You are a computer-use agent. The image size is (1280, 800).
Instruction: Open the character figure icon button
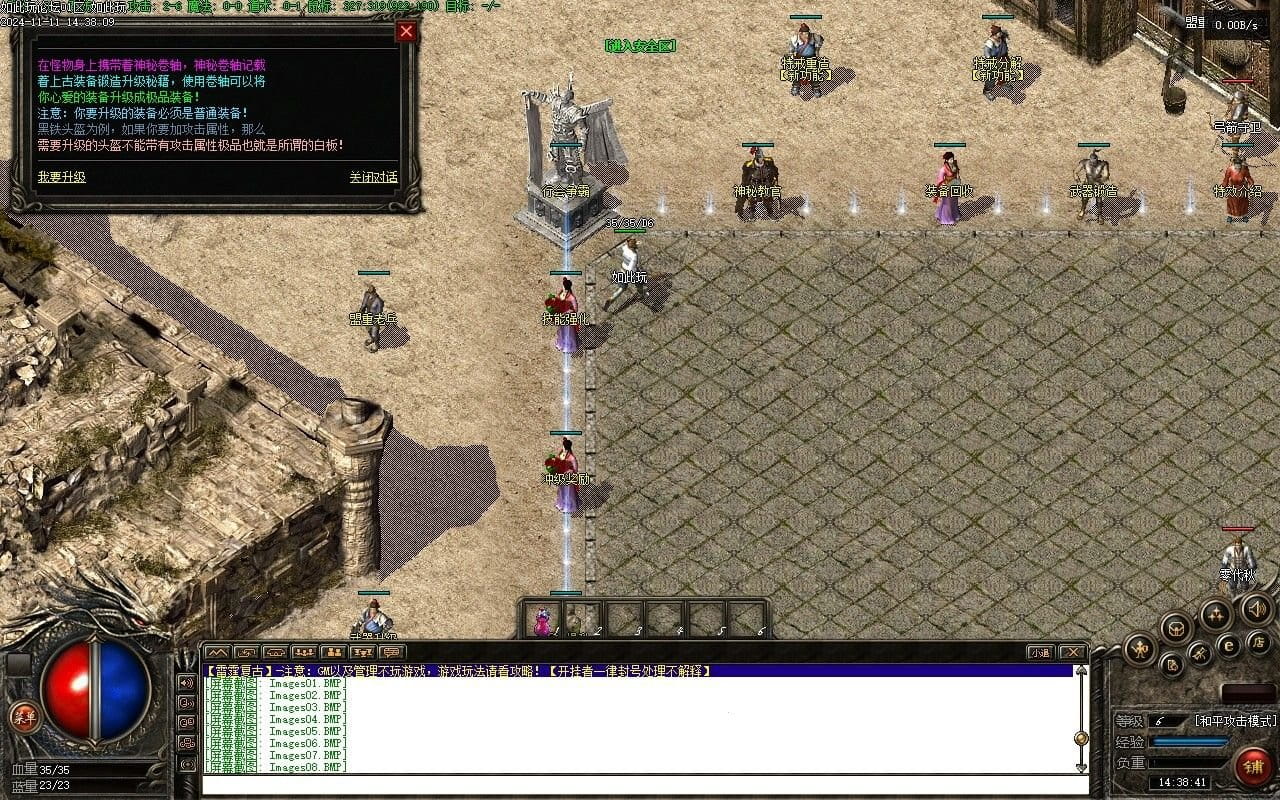pyautogui.click(x=1140, y=649)
